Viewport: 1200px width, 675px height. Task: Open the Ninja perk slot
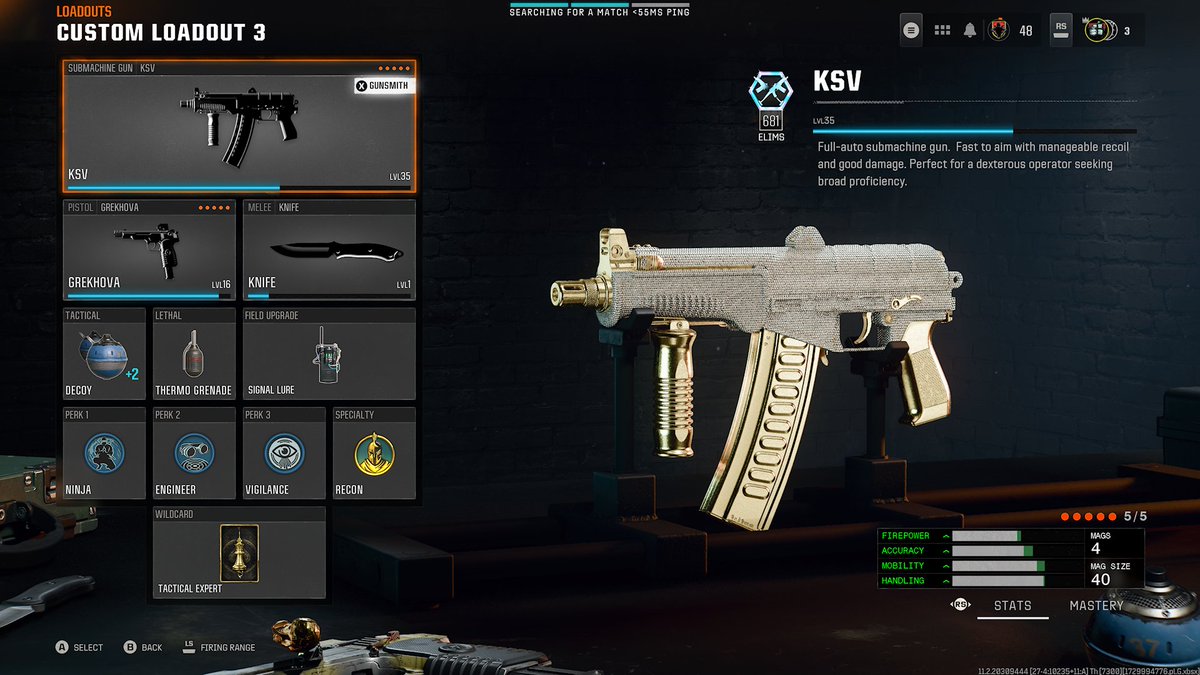pyautogui.click(x=104, y=453)
